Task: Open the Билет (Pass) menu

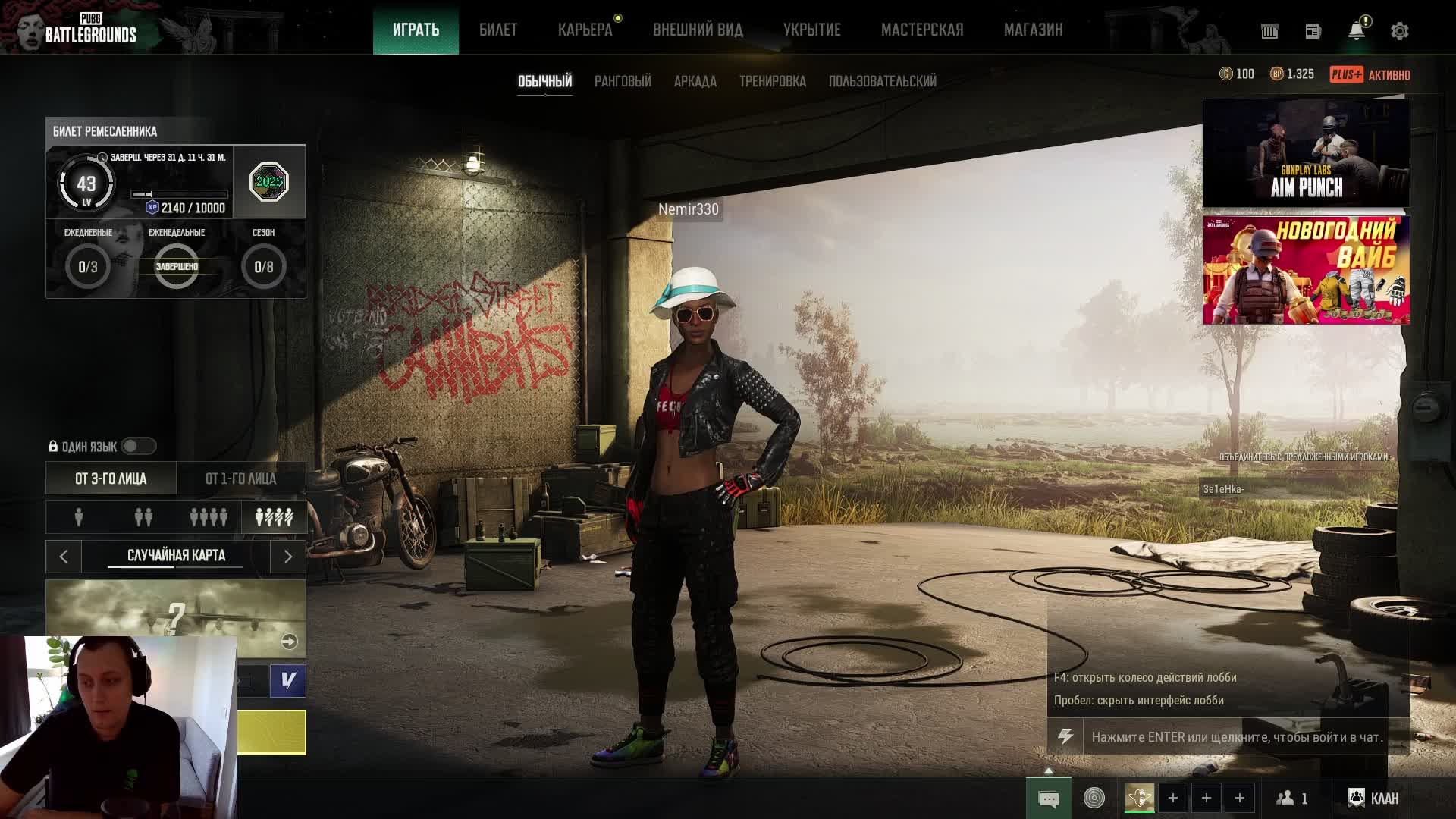Action: point(497,30)
